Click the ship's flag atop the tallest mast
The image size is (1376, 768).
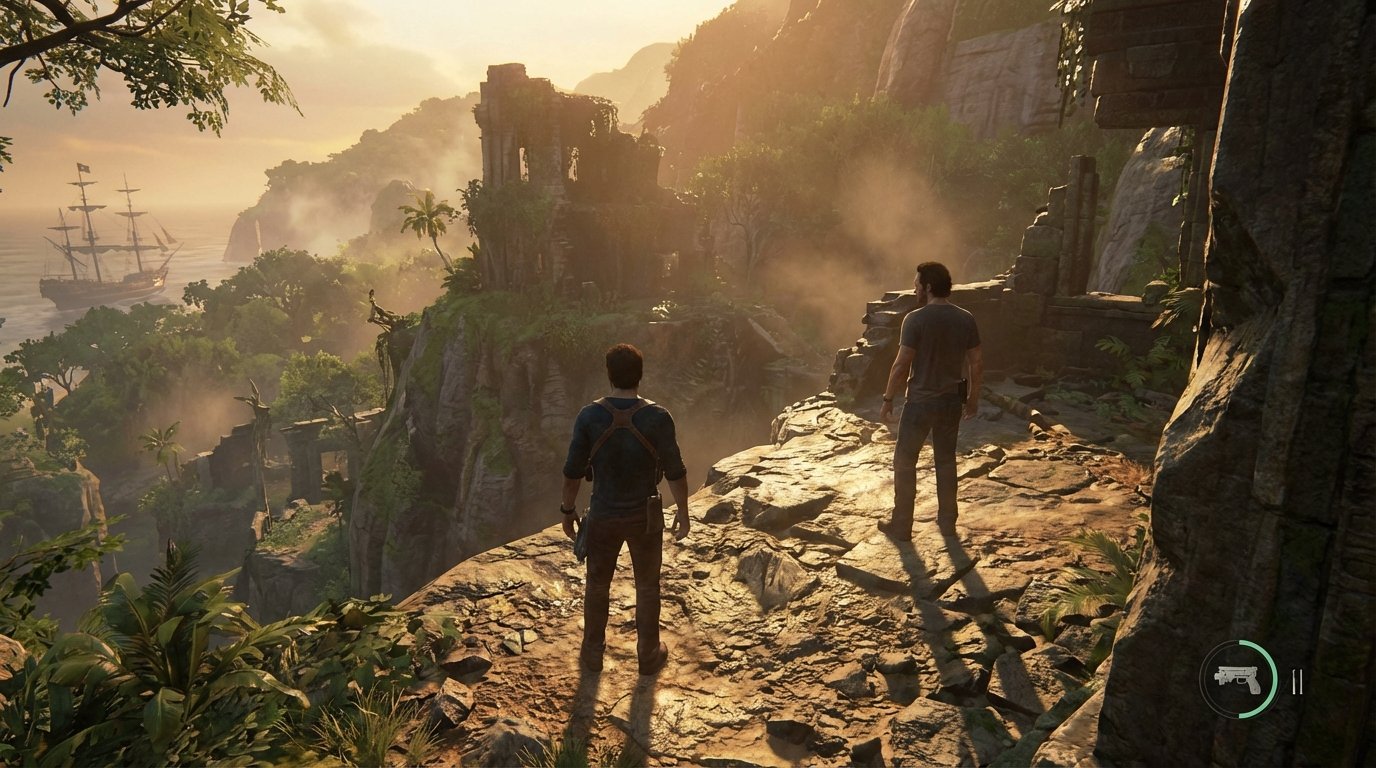tap(83, 167)
